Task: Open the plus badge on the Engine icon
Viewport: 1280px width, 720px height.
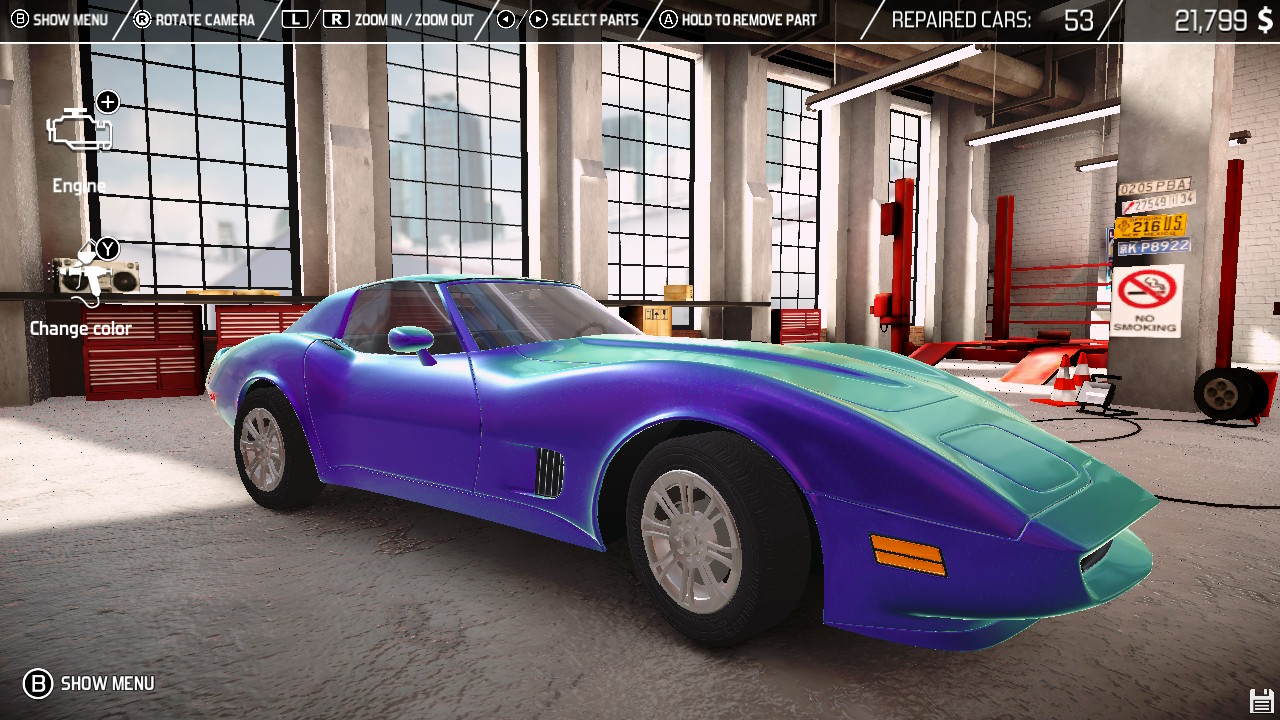Action: click(108, 101)
